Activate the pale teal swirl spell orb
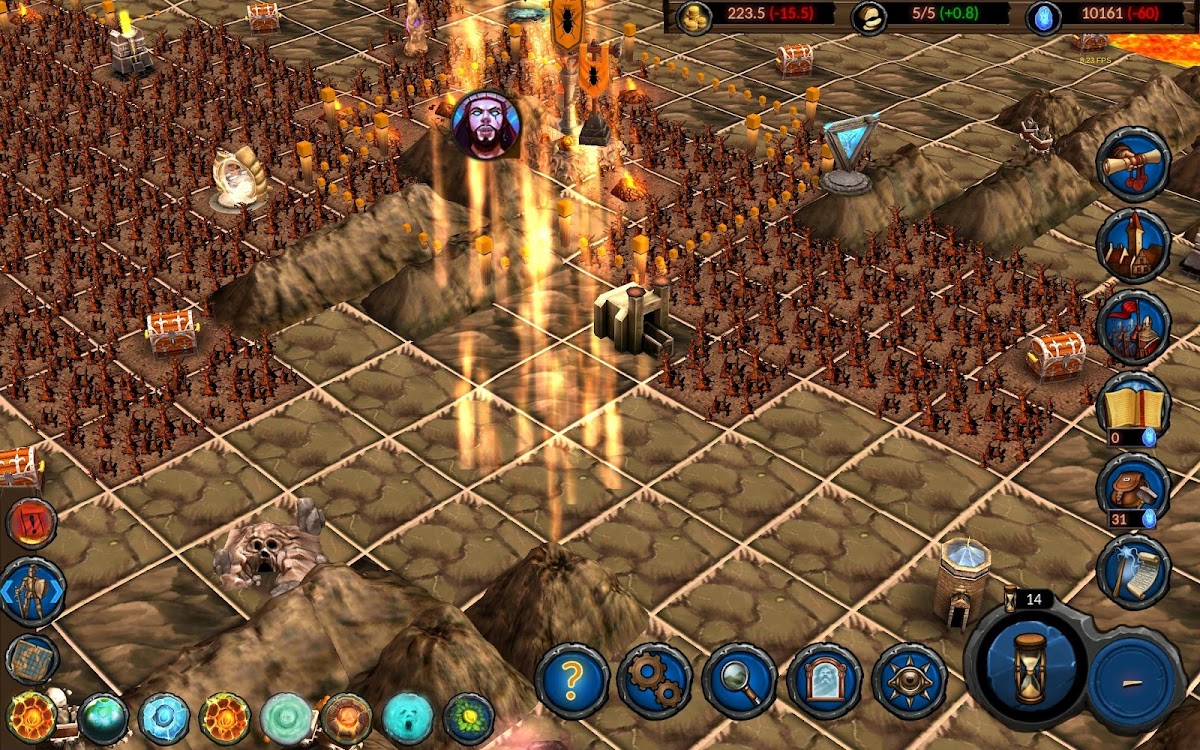 point(286,719)
